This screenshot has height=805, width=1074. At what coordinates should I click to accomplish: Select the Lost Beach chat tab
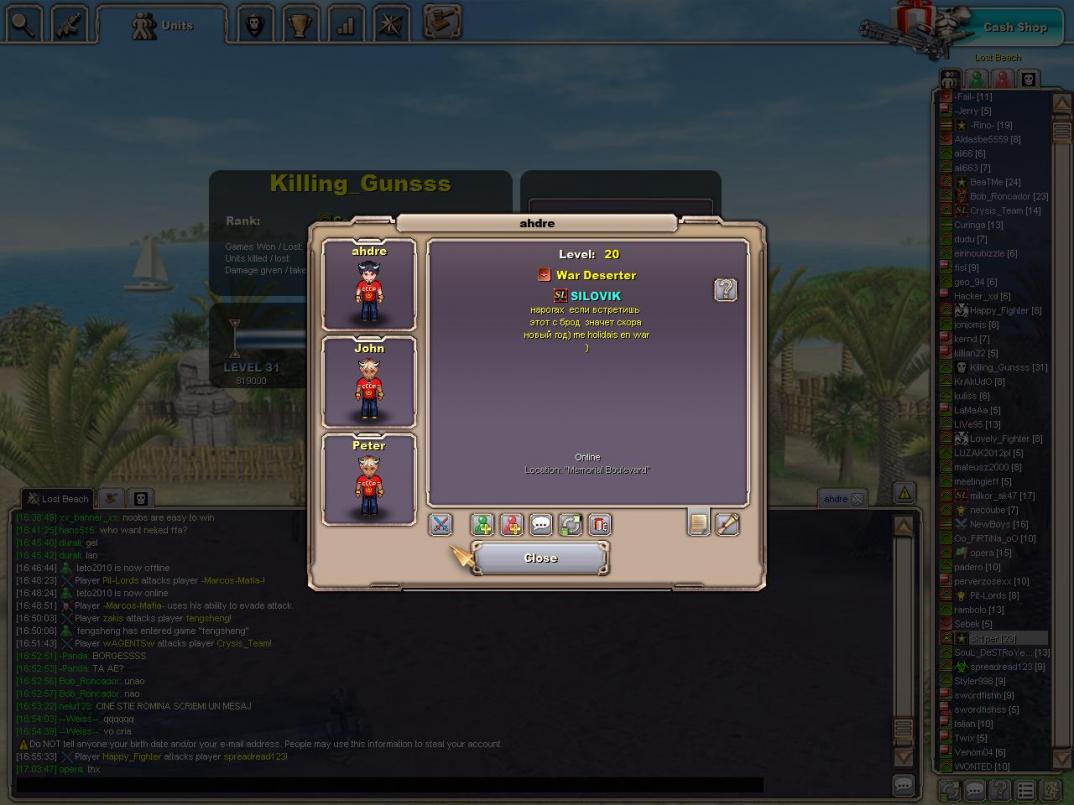tap(58, 498)
